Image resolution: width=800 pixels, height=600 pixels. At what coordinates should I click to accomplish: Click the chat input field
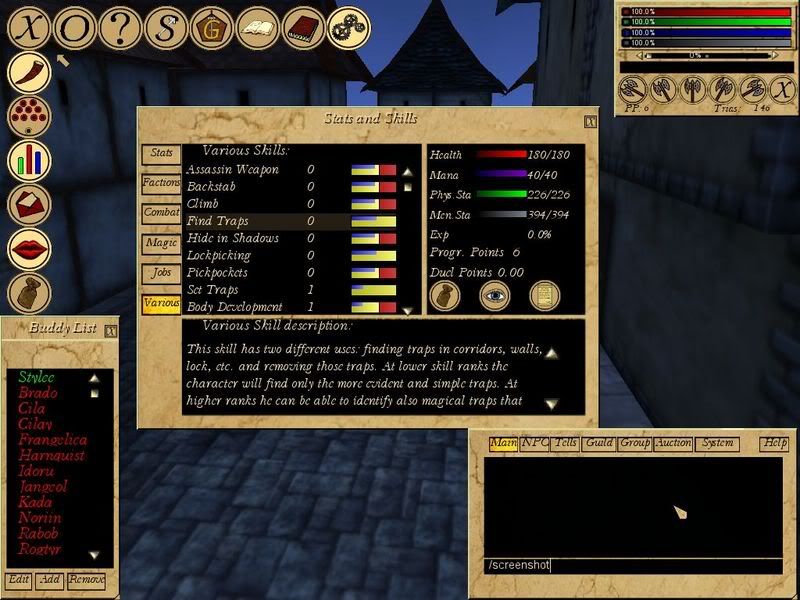point(630,566)
